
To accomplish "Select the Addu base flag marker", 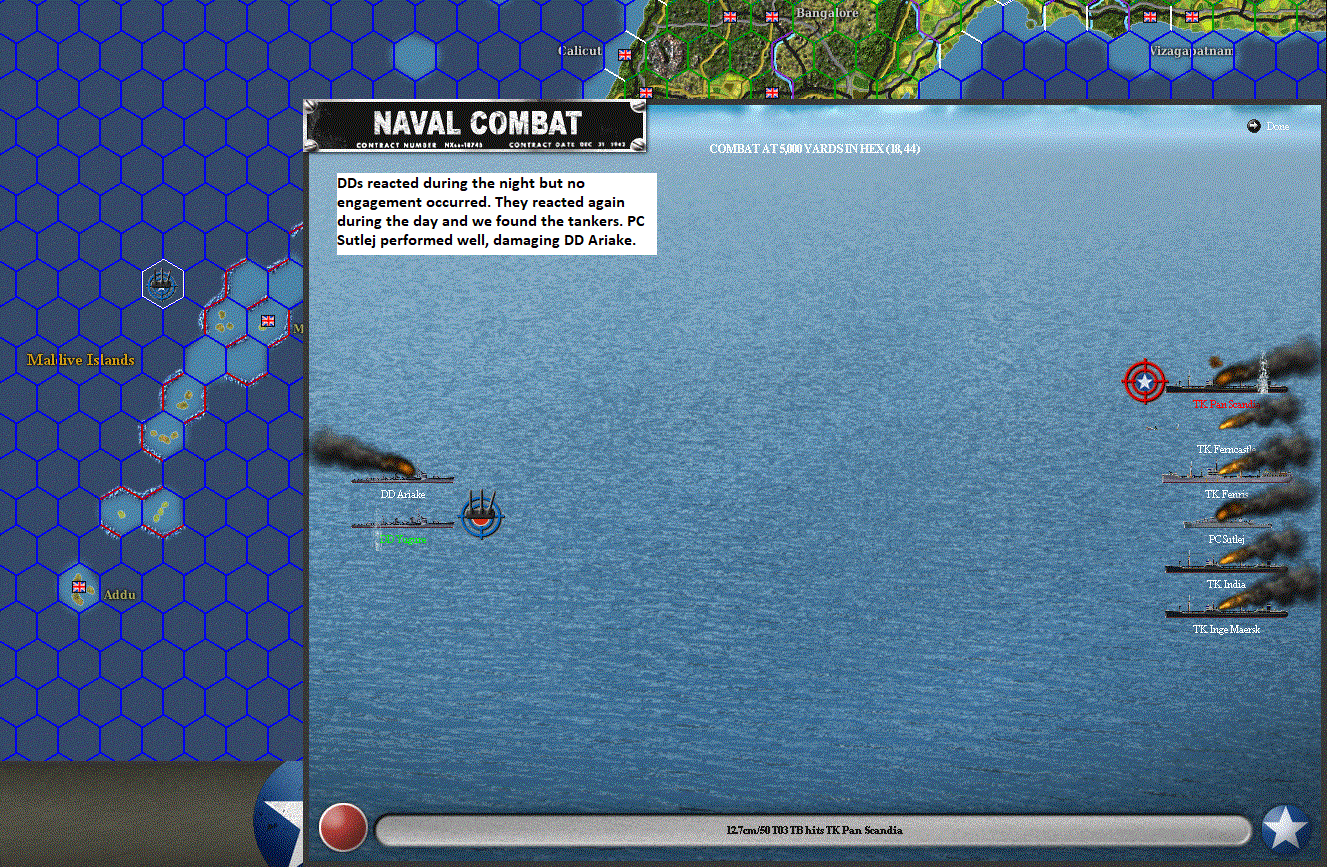I will coord(79,587).
